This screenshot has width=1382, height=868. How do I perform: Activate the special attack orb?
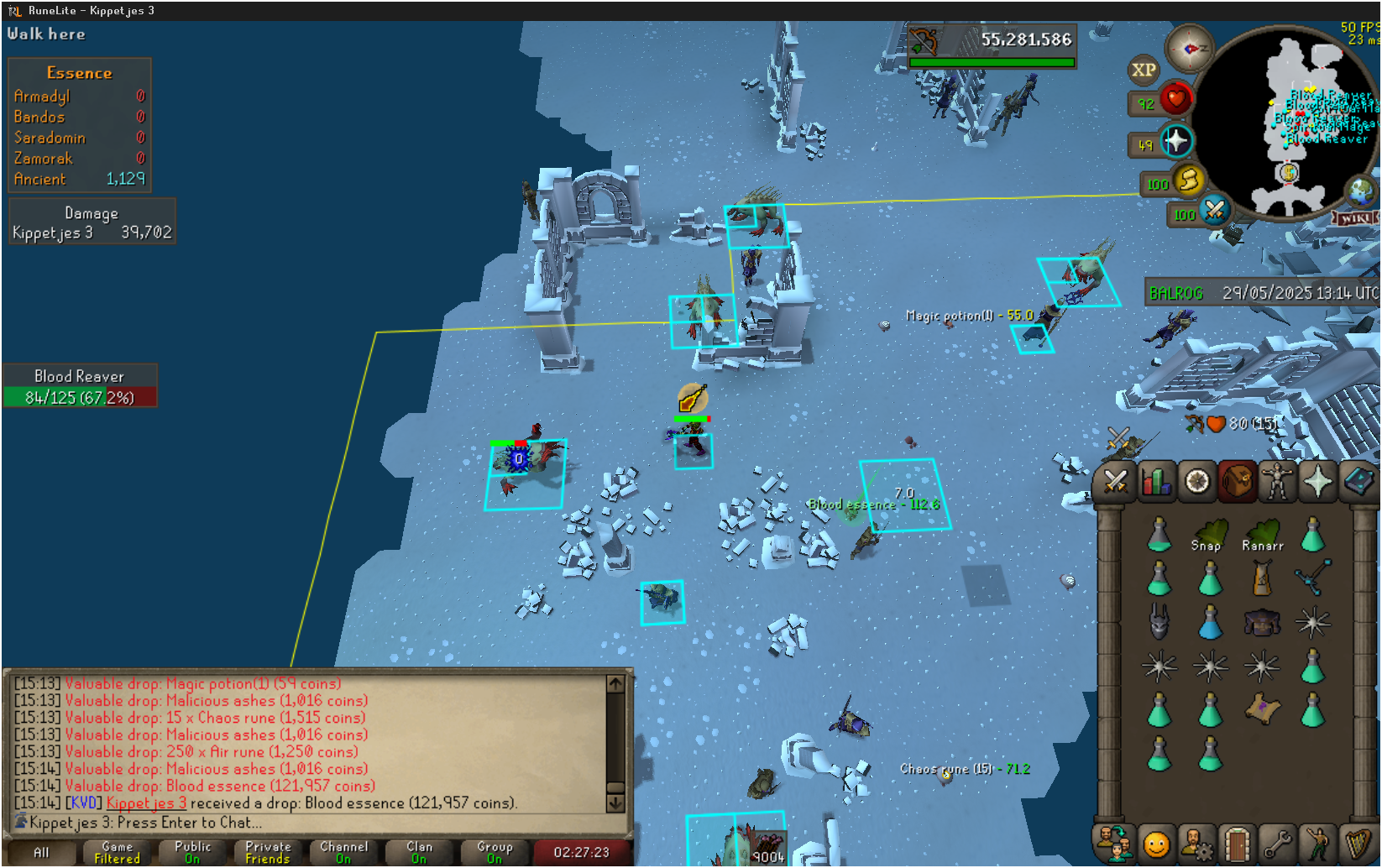[x=1214, y=210]
